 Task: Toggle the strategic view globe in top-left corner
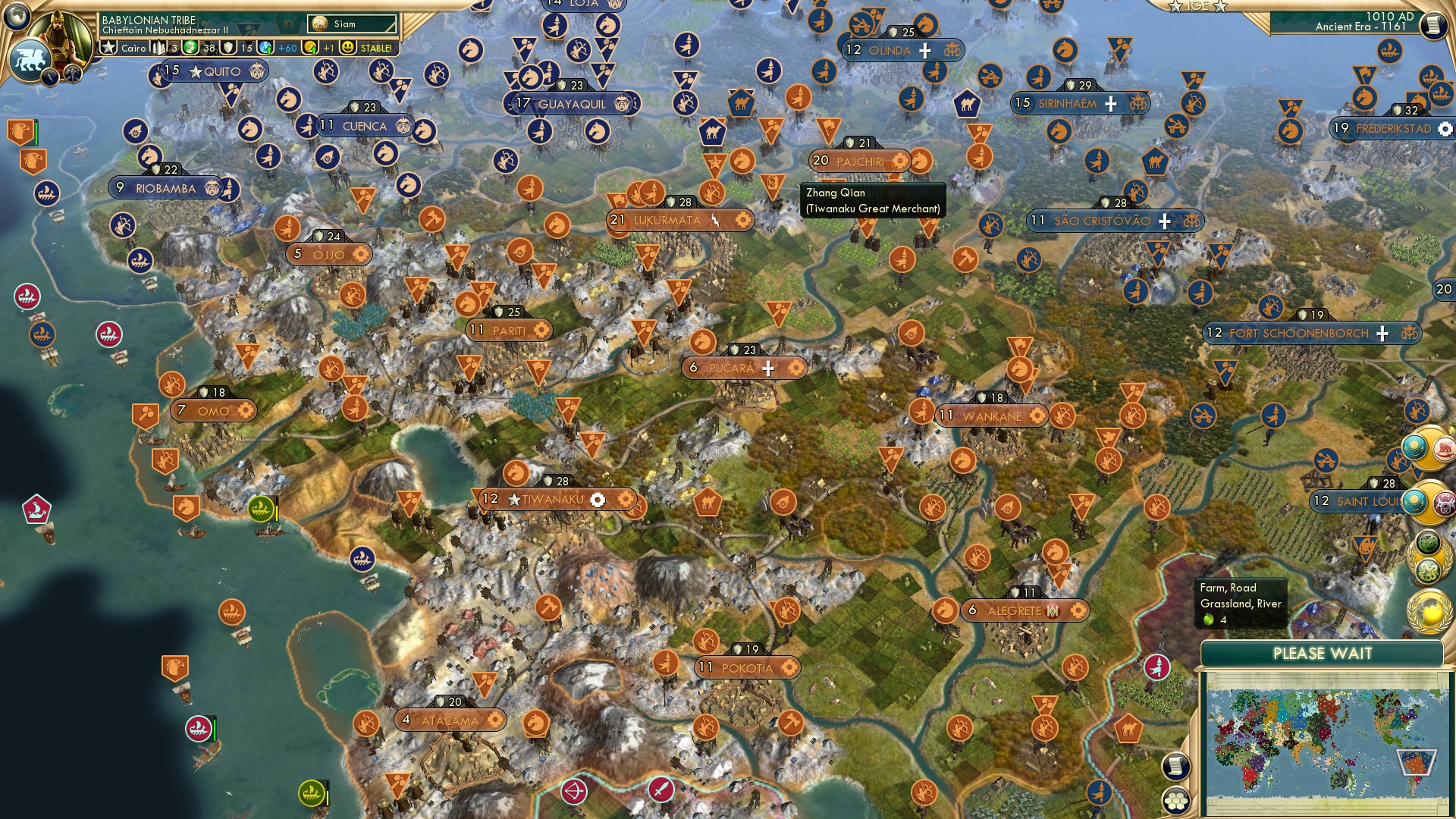pyautogui.click(x=16, y=18)
